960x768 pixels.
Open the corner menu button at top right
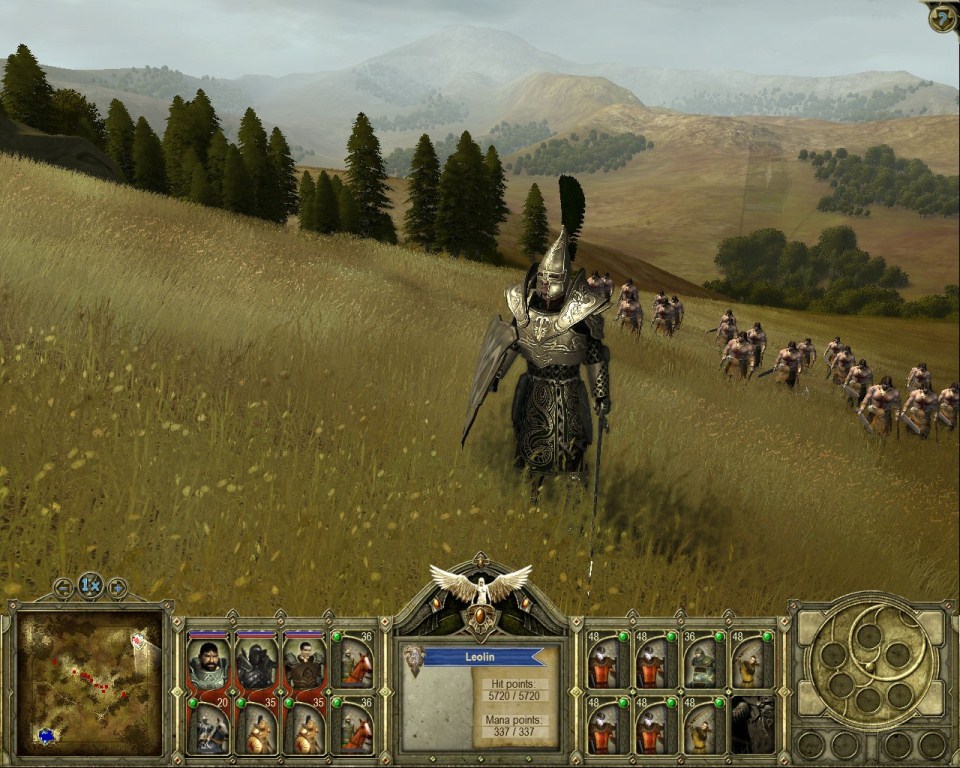pos(942,17)
